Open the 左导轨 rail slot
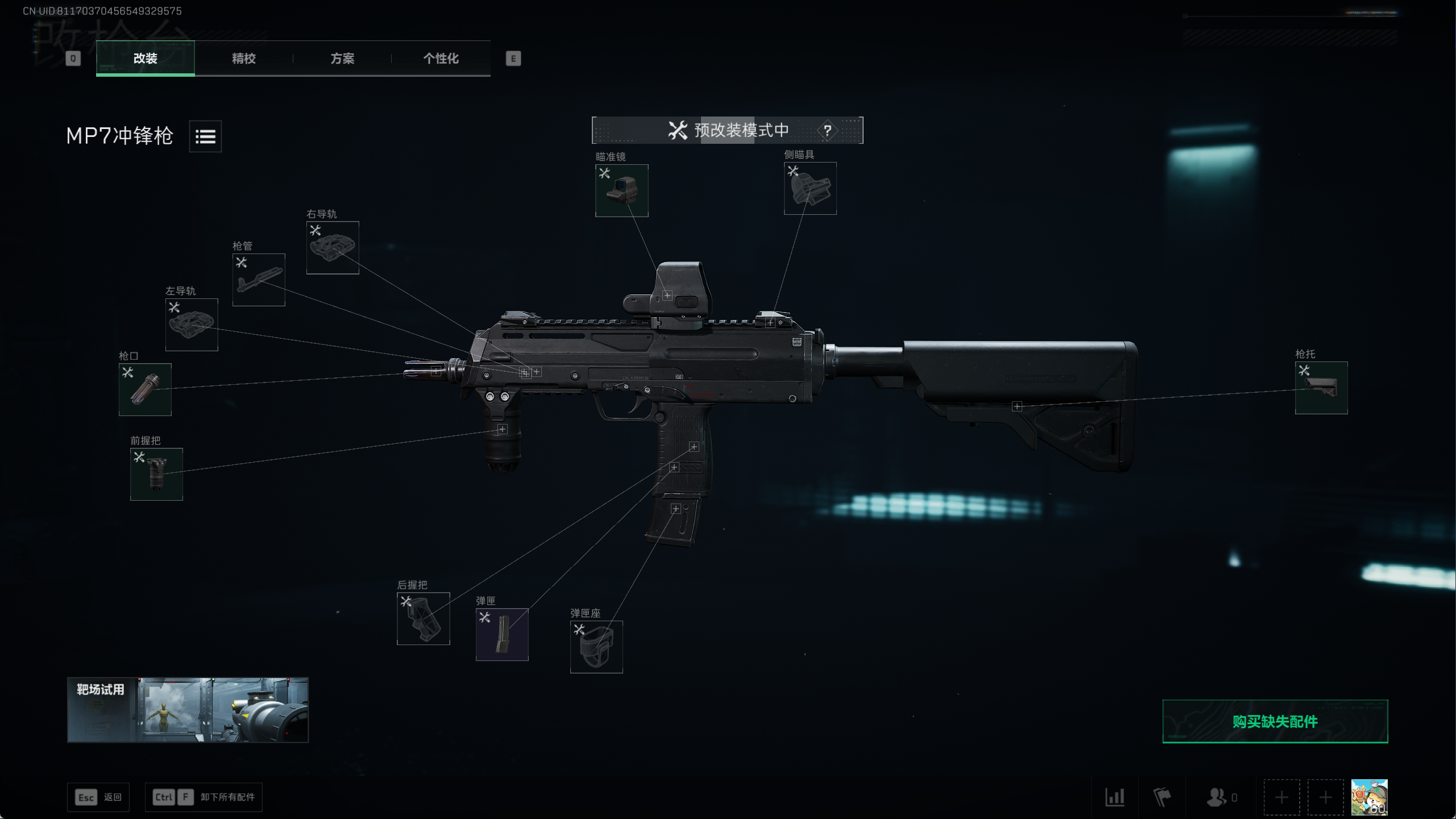Image resolution: width=1456 pixels, height=819 pixels. 192,325
